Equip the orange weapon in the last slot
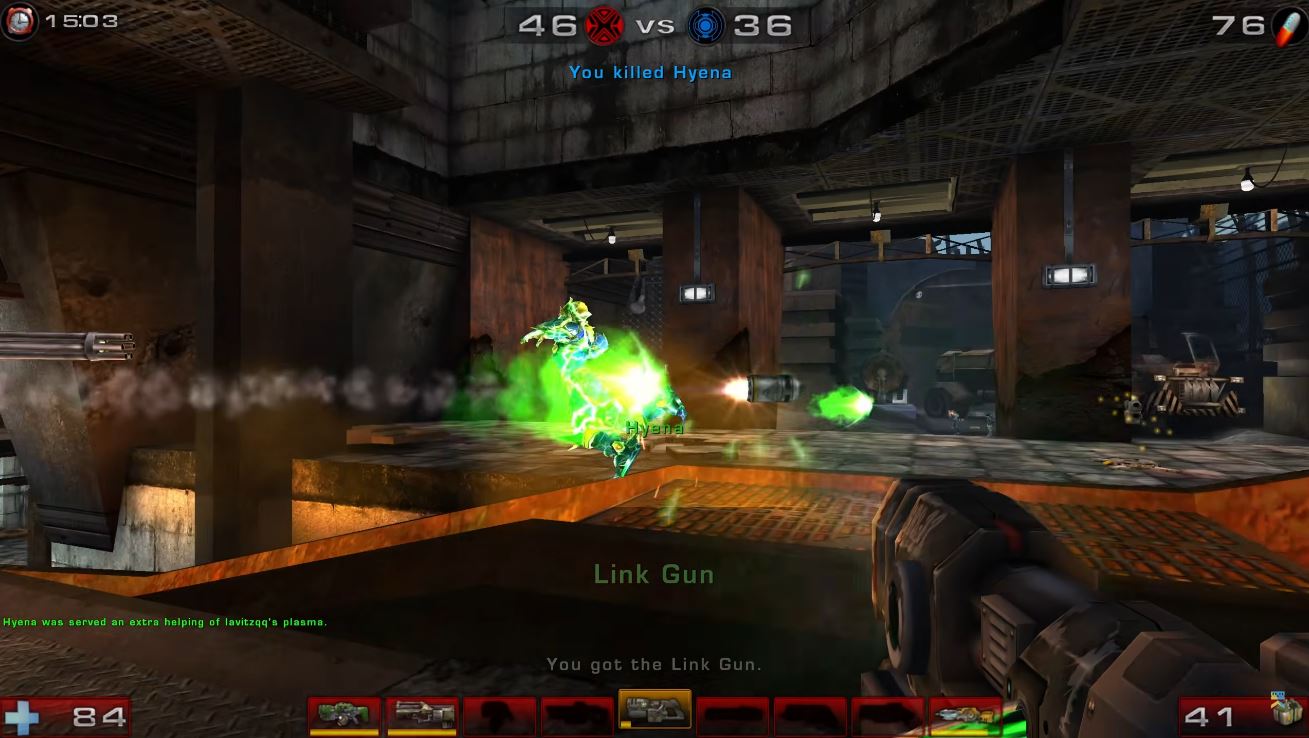This screenshot has width=1309, height=738. tap(965, 715)
